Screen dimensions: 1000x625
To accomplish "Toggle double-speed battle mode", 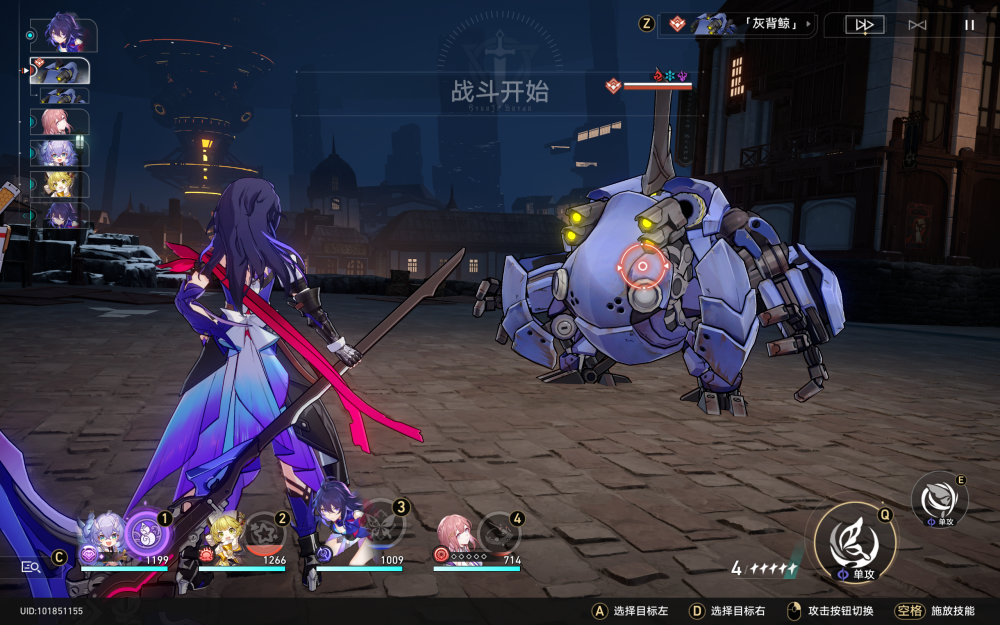I will point(864,25).
